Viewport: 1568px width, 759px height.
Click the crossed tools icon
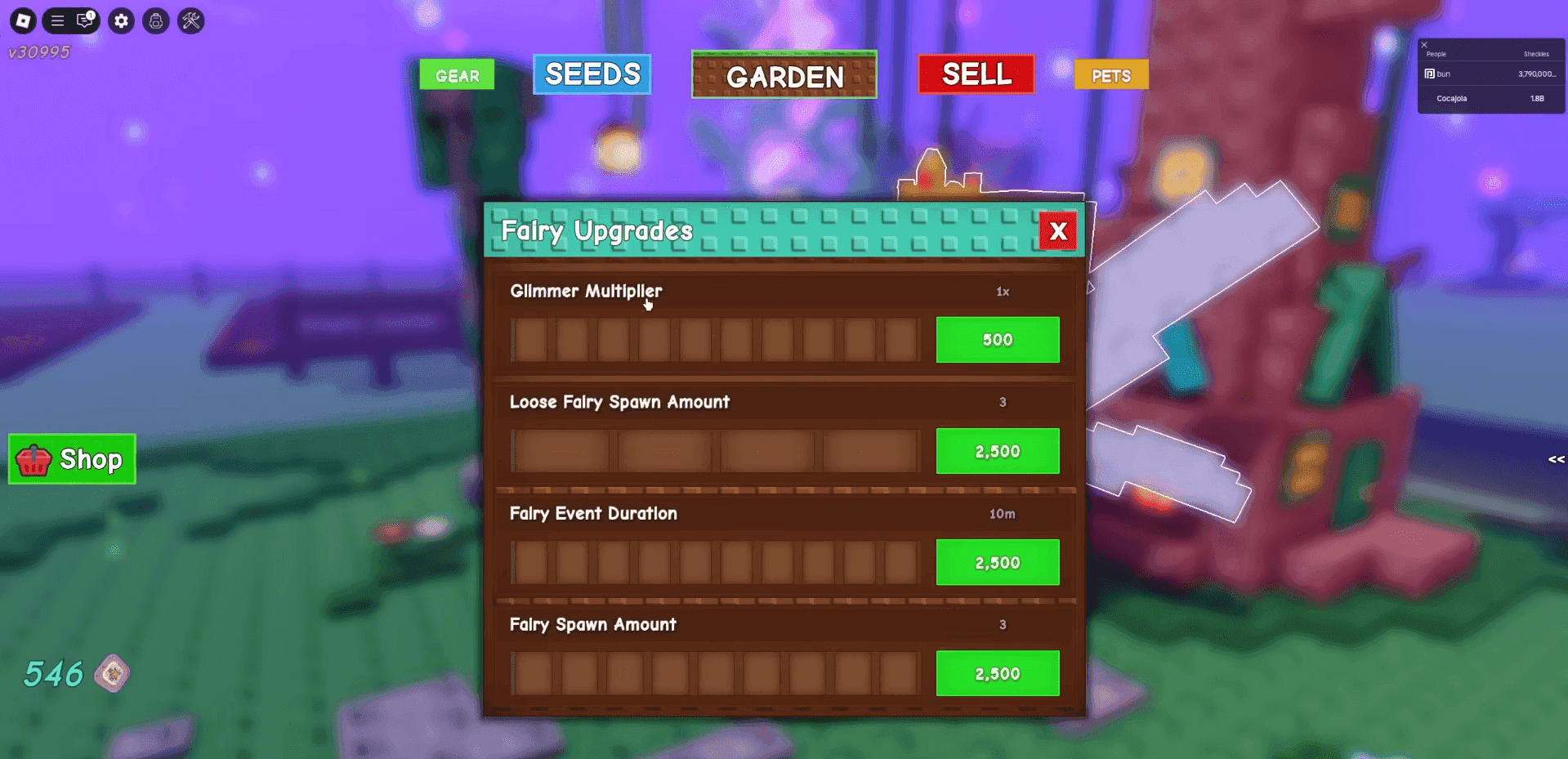point(191,20)
